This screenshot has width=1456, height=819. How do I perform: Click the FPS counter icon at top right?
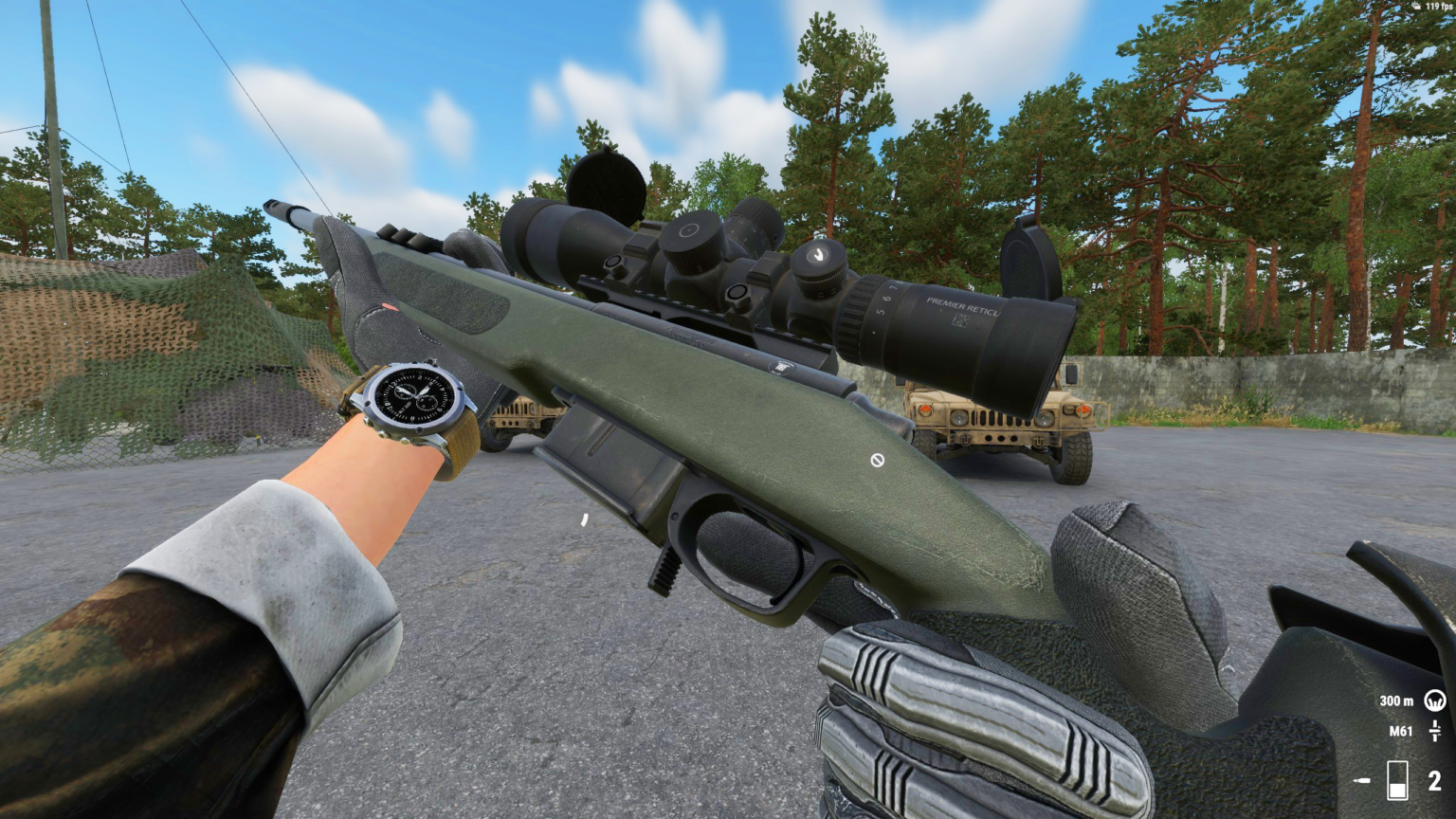coord(1417,8)
